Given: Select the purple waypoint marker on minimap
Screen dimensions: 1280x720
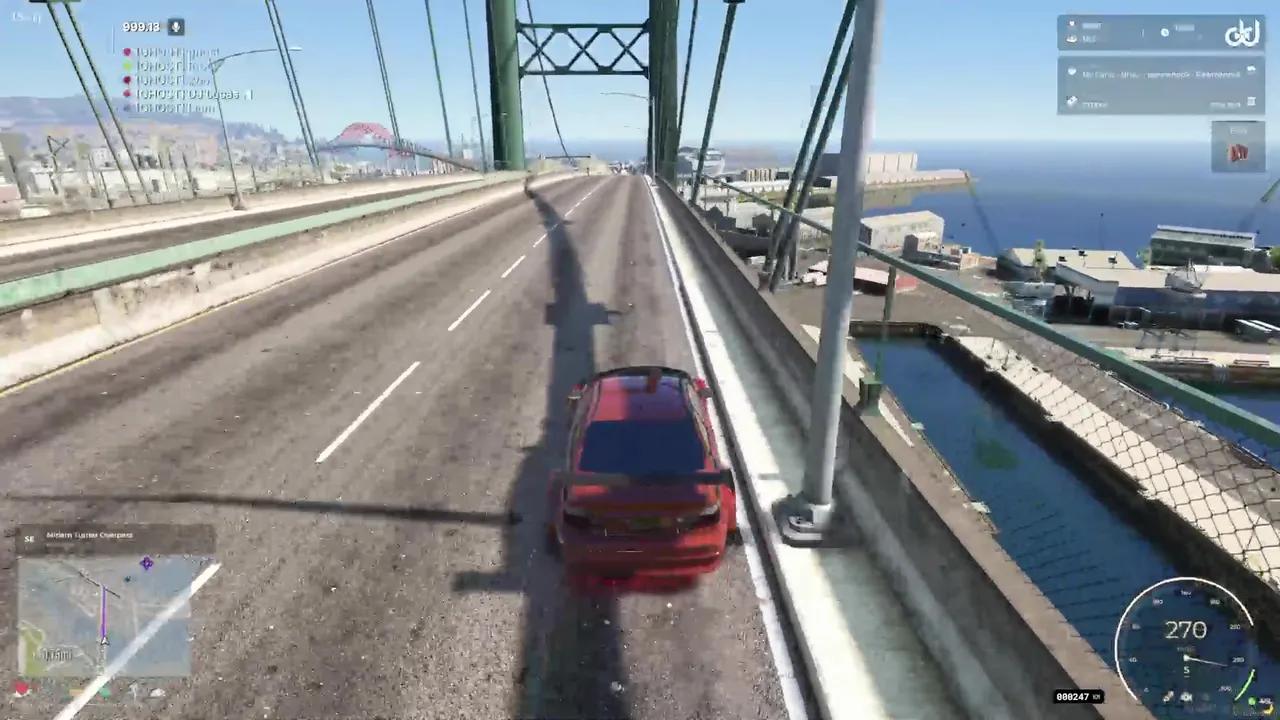Looking at the screenshot, I should click(147, 564).
